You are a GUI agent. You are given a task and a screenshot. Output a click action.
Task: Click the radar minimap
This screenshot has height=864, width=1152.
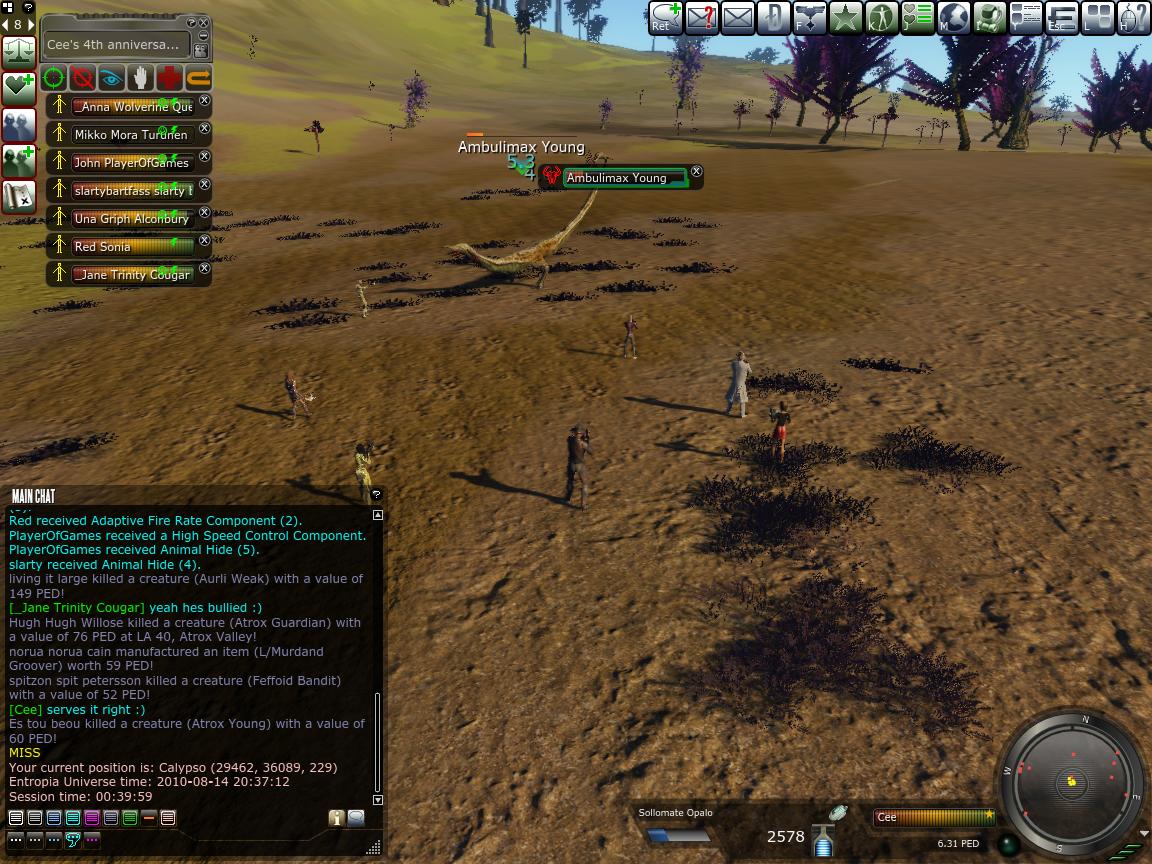point(1071,781)
